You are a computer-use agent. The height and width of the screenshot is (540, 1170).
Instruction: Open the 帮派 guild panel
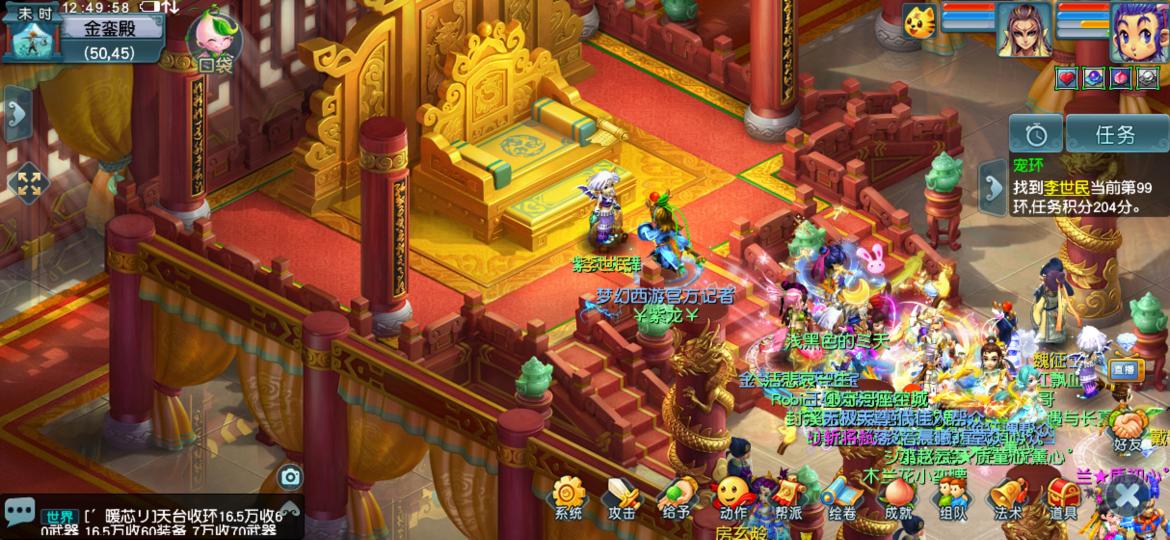[x=787, y=495]
